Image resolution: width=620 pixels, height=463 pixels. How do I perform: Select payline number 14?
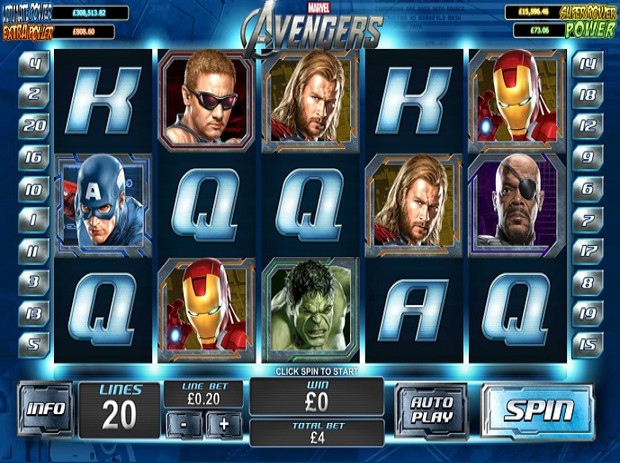tap(587, 63)
